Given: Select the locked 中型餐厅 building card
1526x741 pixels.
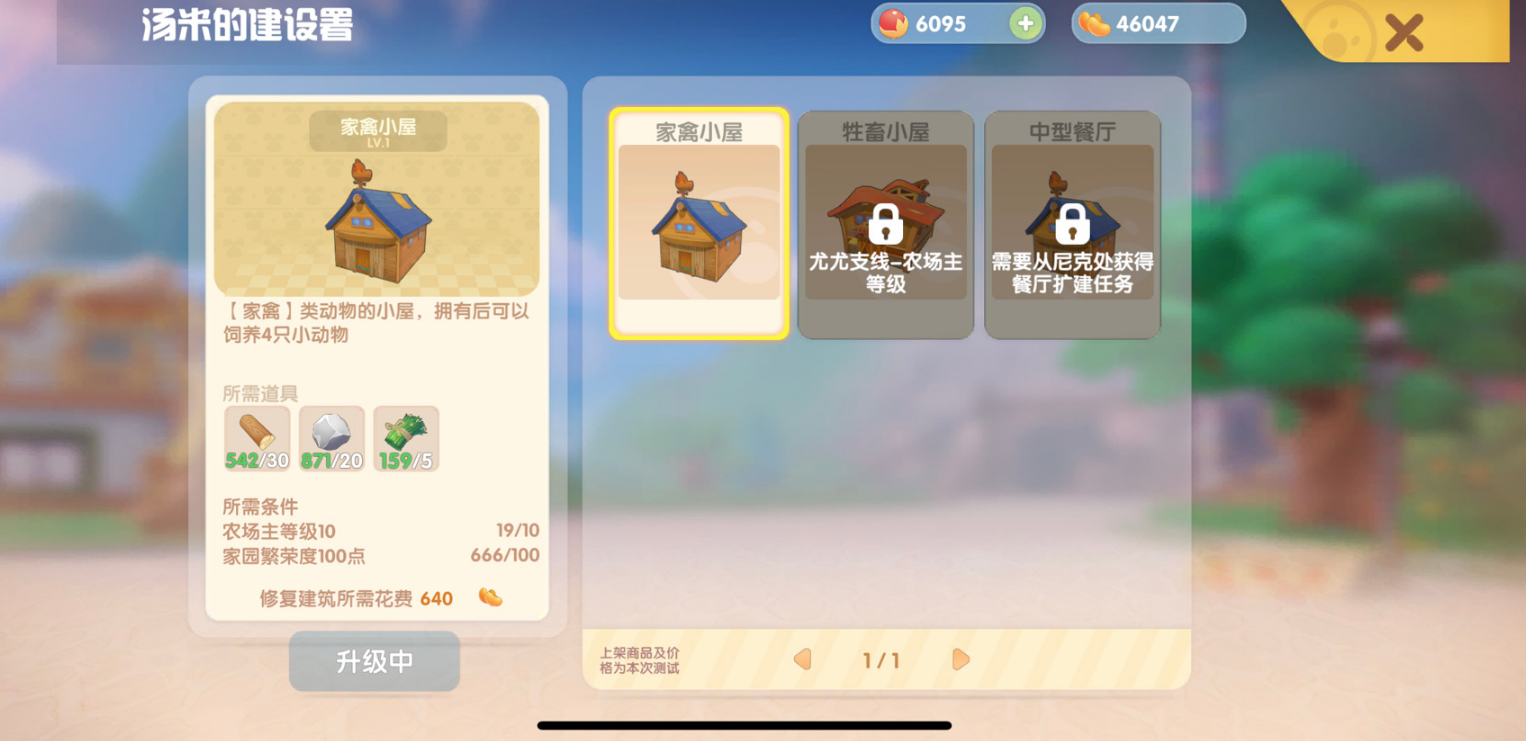Looking at the screenshot, I should coord(1071,224).
